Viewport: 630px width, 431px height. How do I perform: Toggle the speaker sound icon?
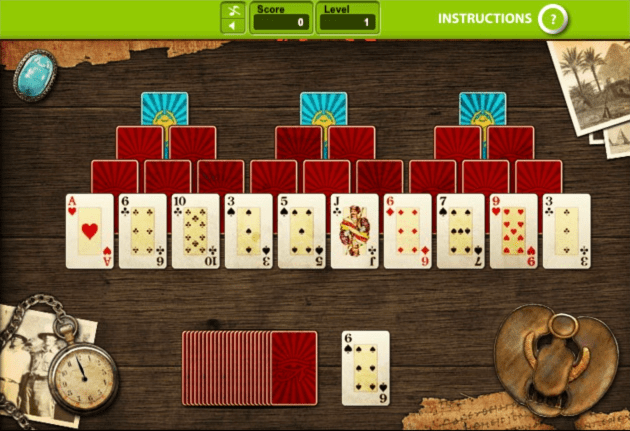[233, 25]
